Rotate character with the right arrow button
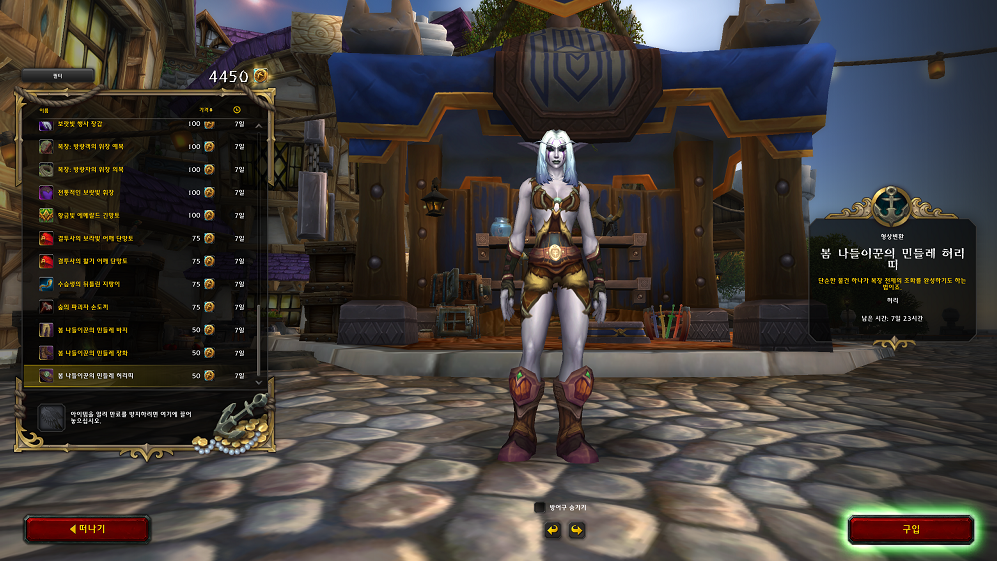 pyautogui.click(x=576, y=529)
